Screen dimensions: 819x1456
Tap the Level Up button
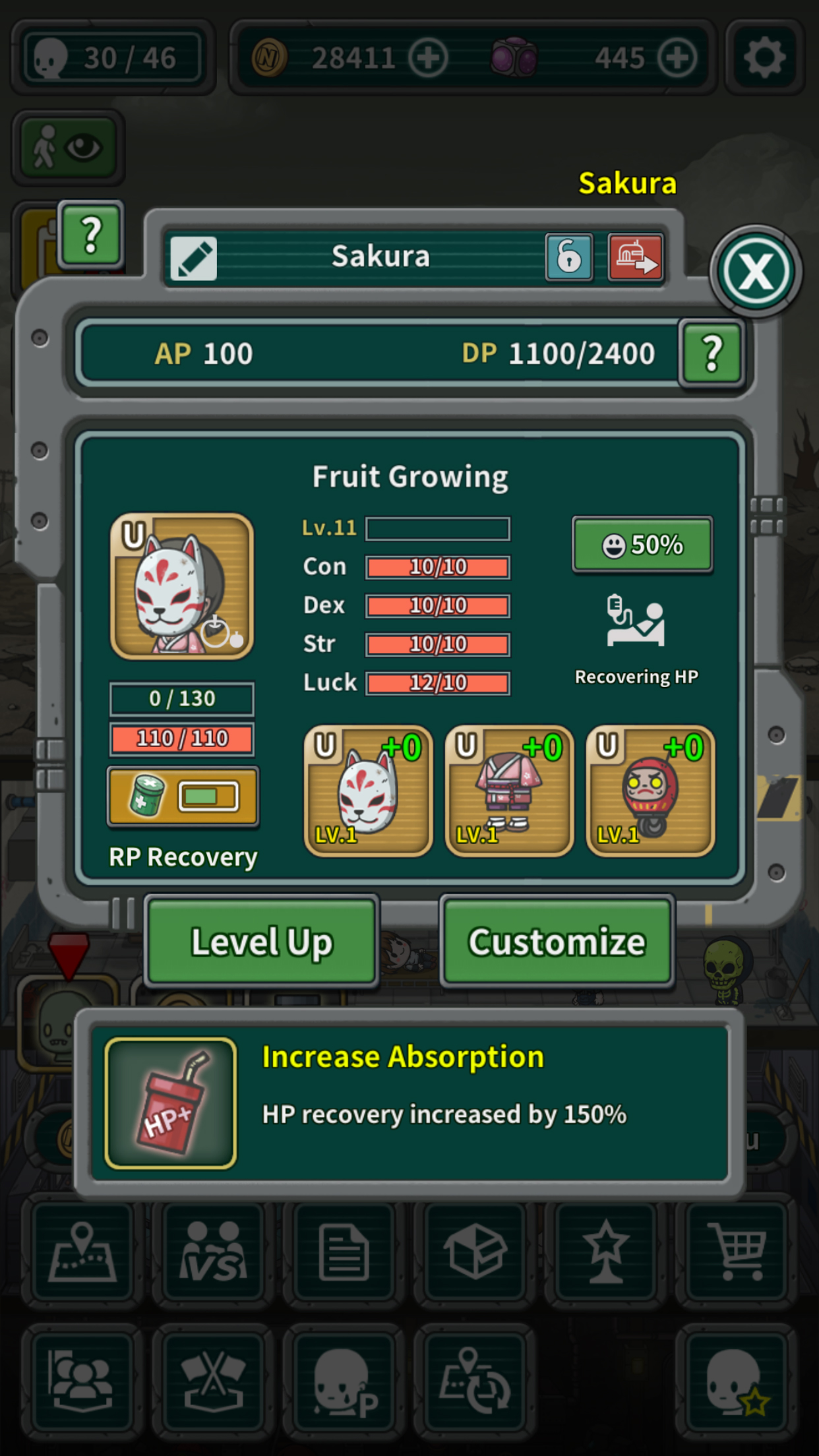262,942
